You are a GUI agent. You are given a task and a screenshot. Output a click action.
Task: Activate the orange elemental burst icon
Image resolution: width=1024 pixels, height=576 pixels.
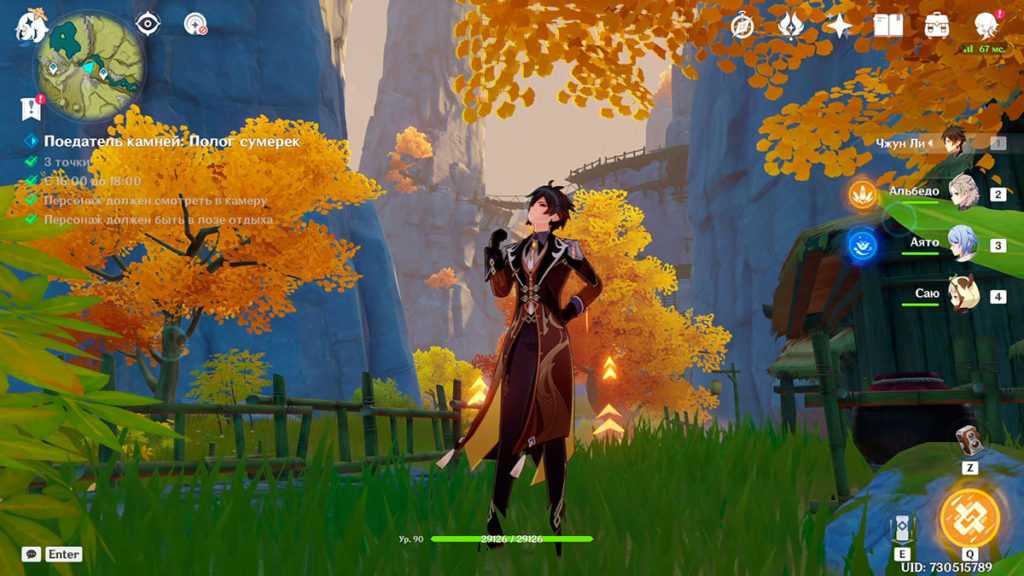pos(969,517)
